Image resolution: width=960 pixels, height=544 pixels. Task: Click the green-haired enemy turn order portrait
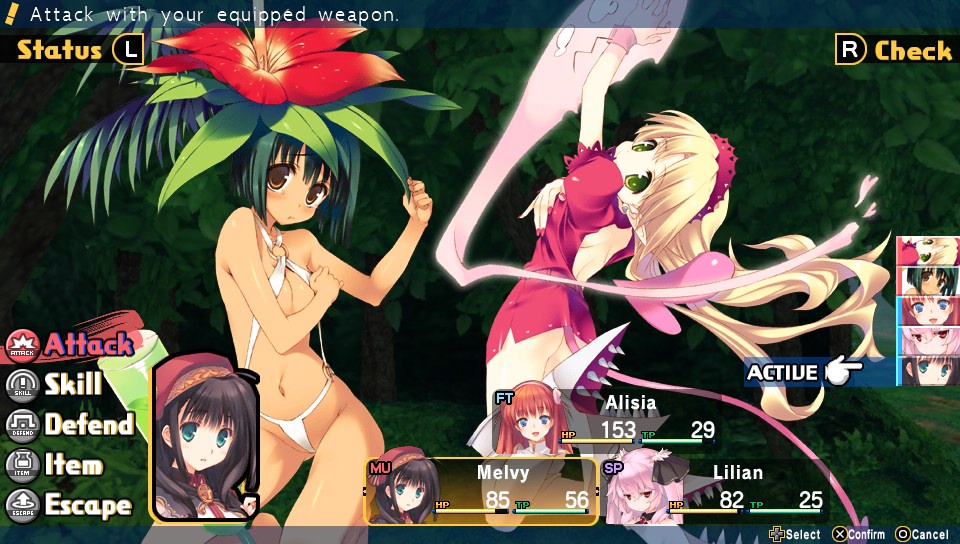930,281
